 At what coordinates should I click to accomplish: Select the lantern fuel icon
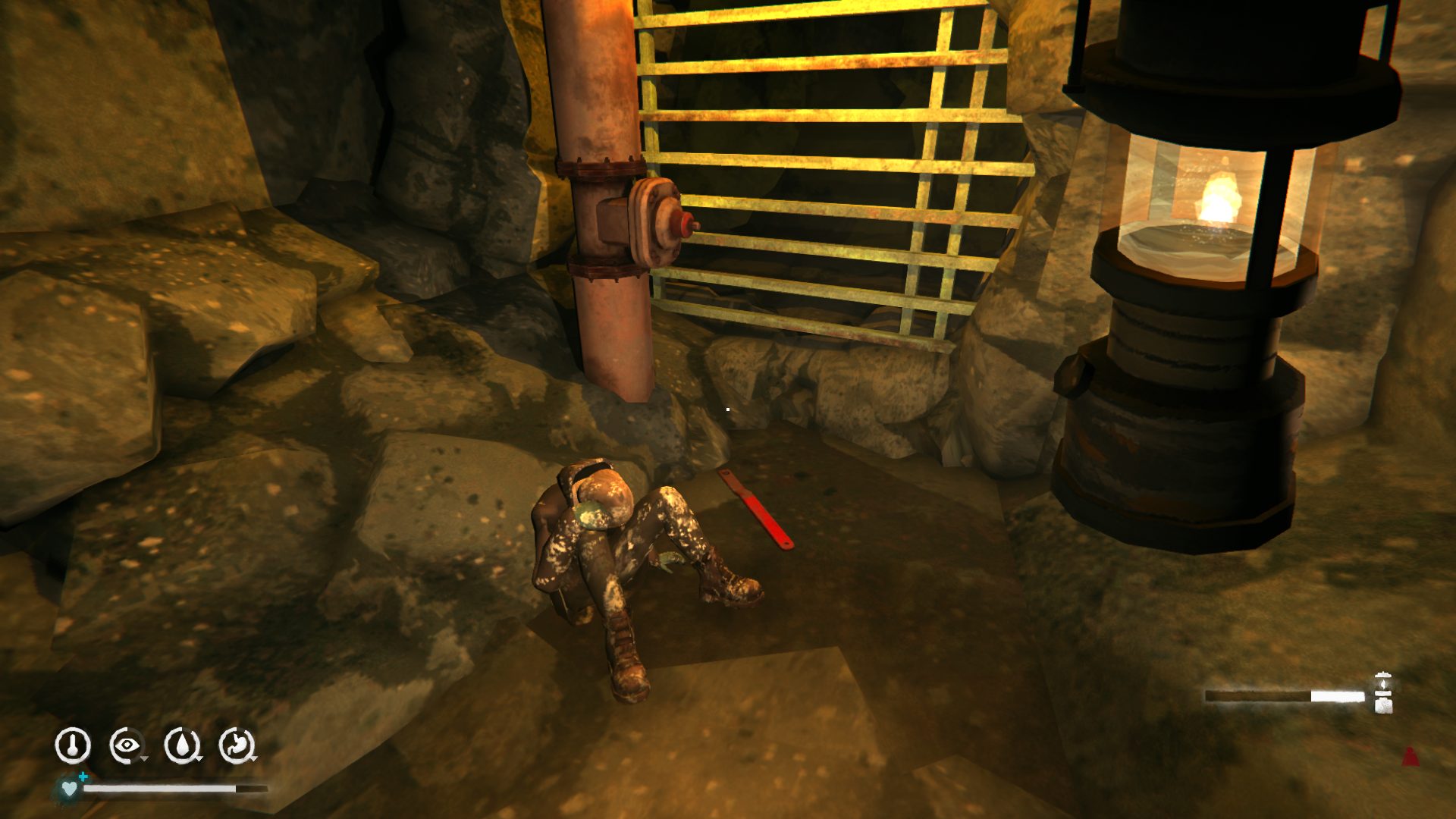(1383, 693)
